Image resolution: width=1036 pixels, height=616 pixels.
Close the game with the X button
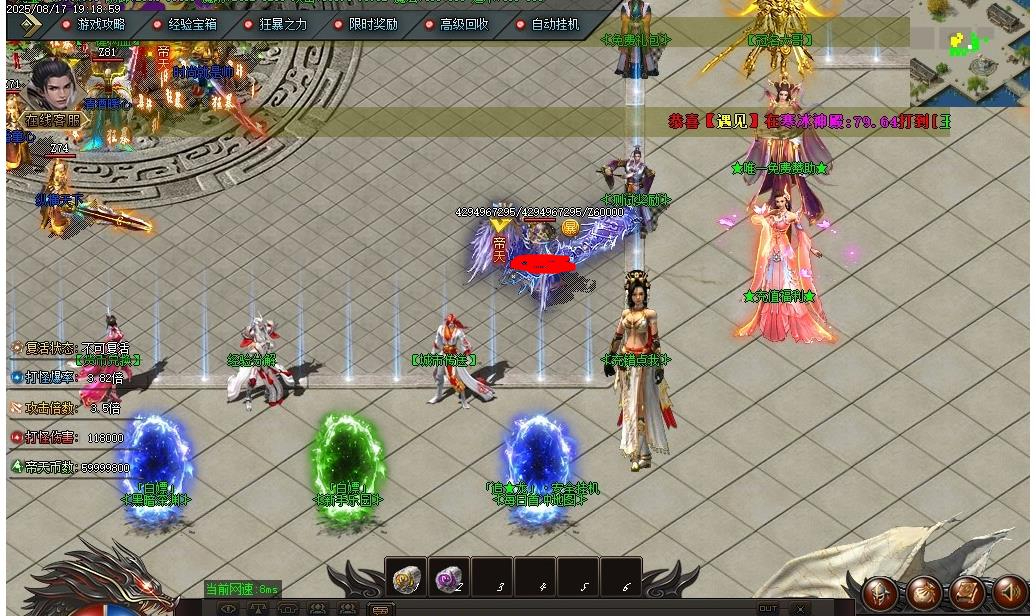[x=799, y=608]
